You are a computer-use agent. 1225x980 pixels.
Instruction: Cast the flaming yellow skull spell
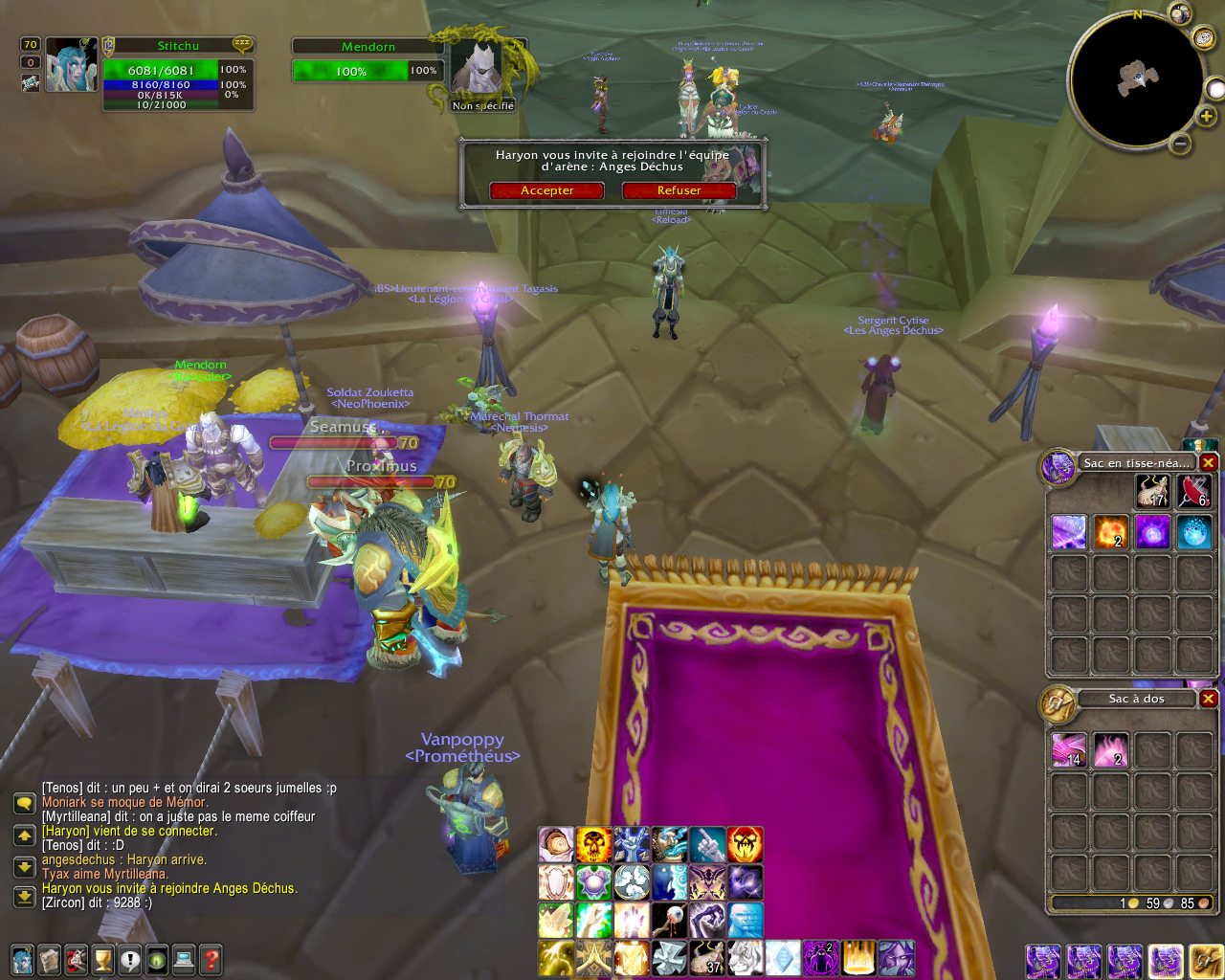(x=593, y=845)
